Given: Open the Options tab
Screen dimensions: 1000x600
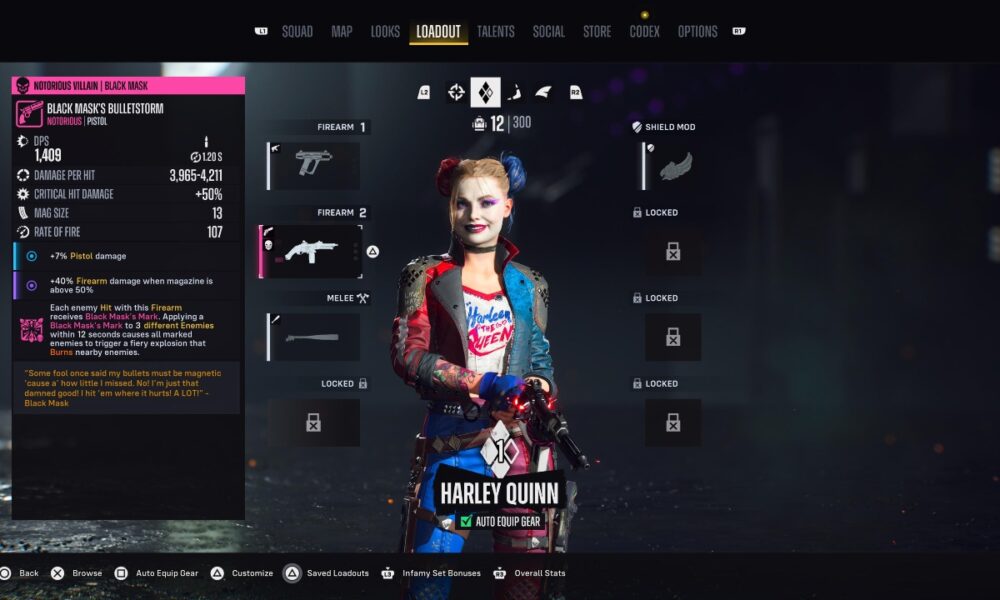Looking at the screenshot, I should (697, 31).
